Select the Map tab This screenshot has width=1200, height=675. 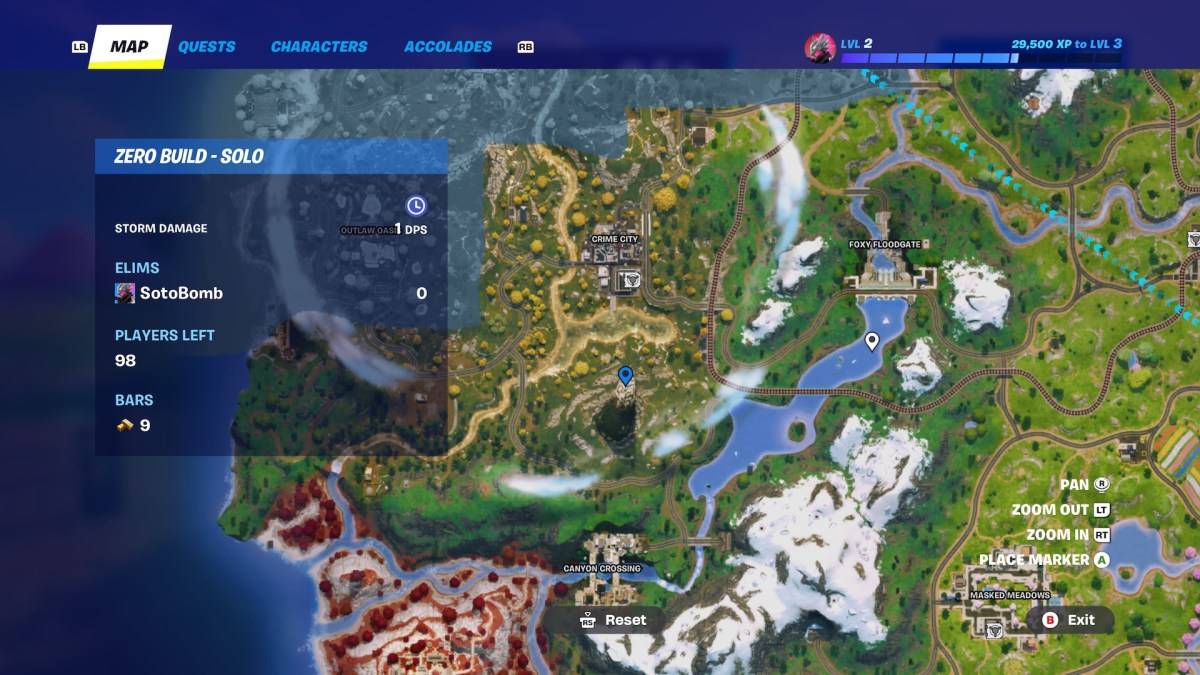[129, 47]
